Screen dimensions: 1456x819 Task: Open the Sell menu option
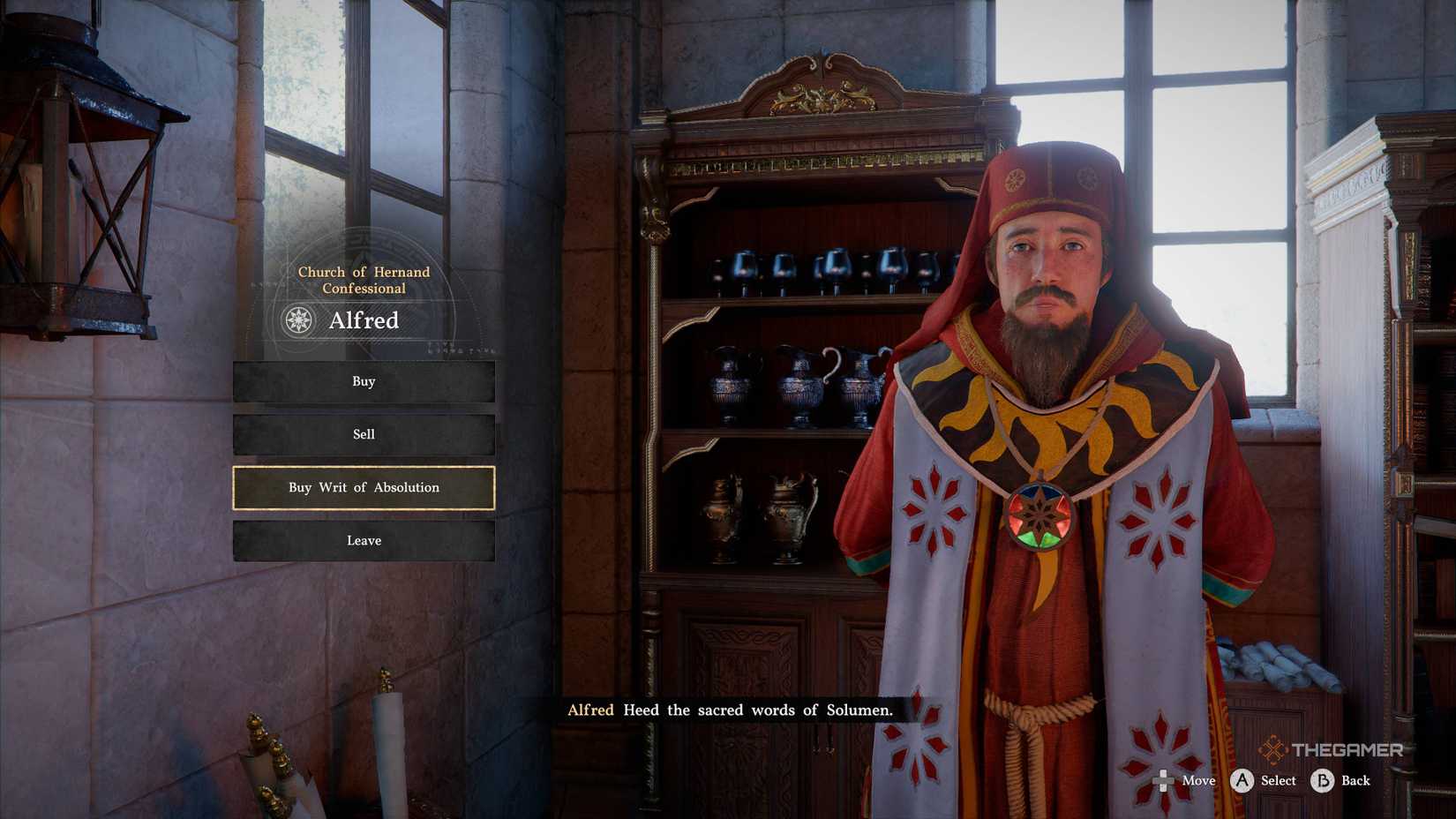(363, 434)
